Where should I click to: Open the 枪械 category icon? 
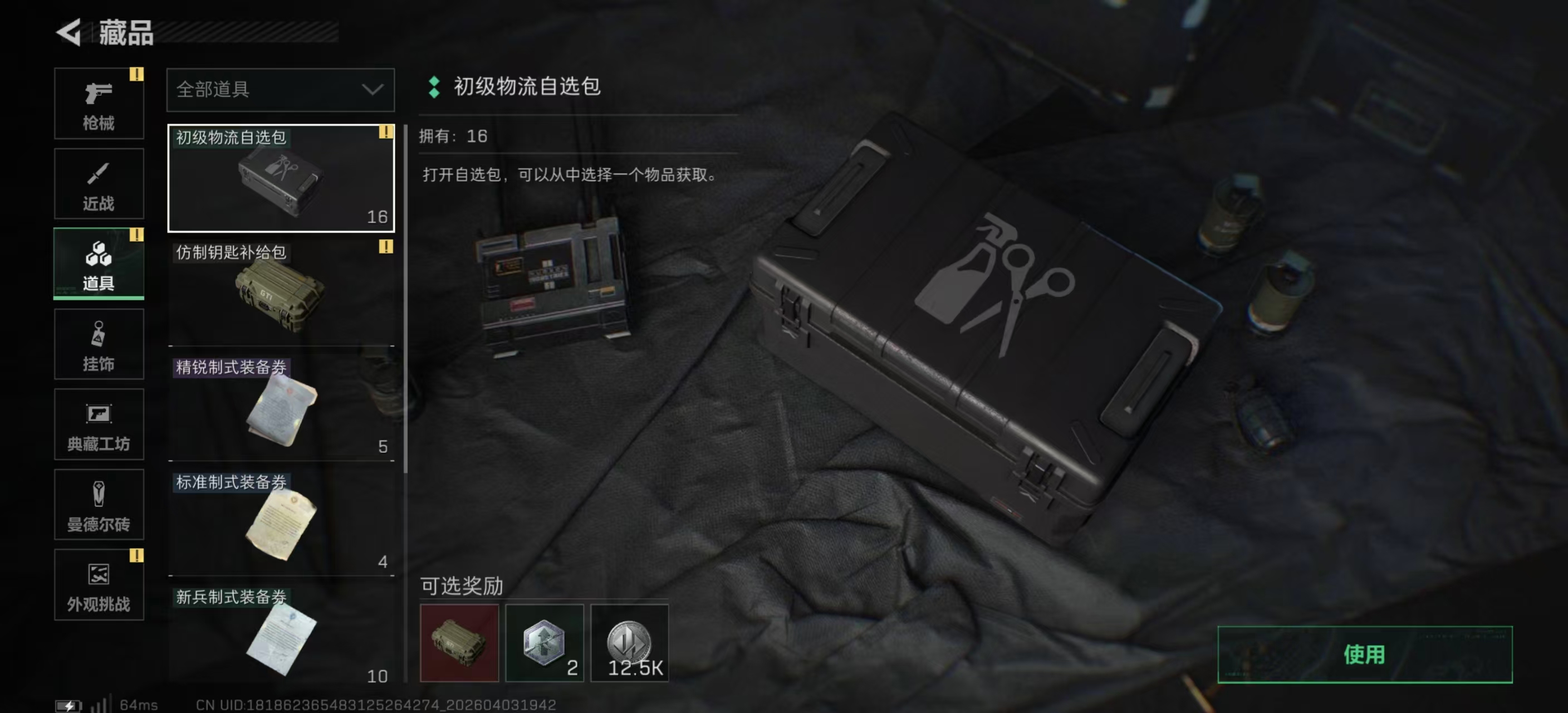pyautogui.click(x=99, y=104)
